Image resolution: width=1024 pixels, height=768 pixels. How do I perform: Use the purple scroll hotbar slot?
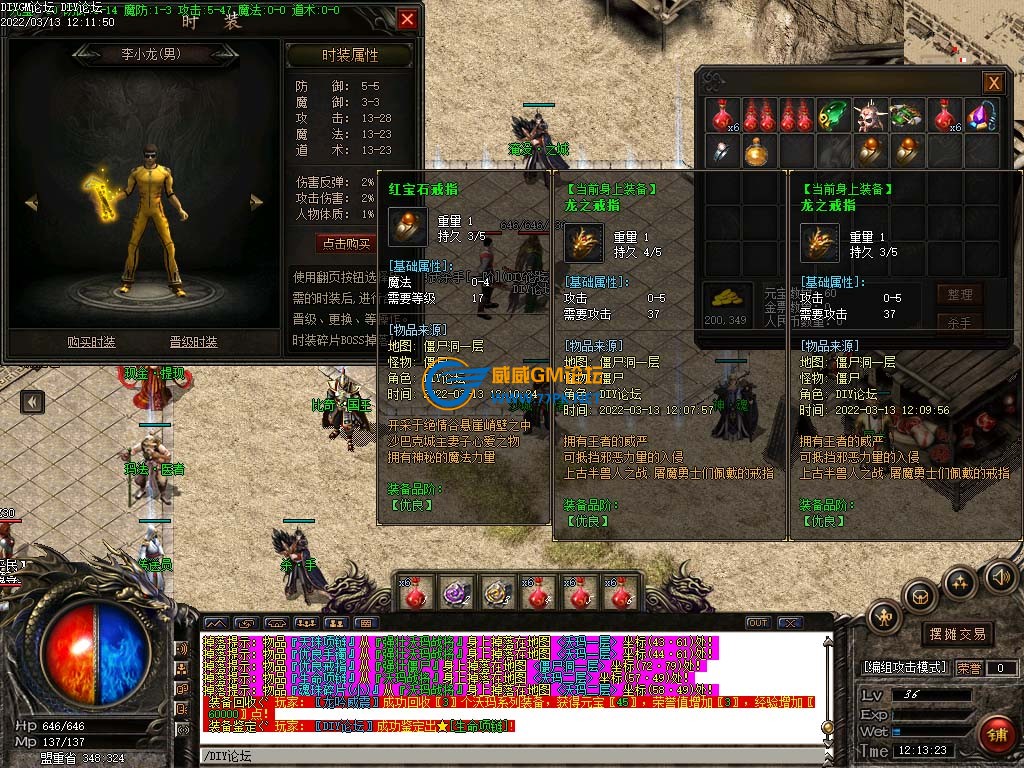coord(456,595)
